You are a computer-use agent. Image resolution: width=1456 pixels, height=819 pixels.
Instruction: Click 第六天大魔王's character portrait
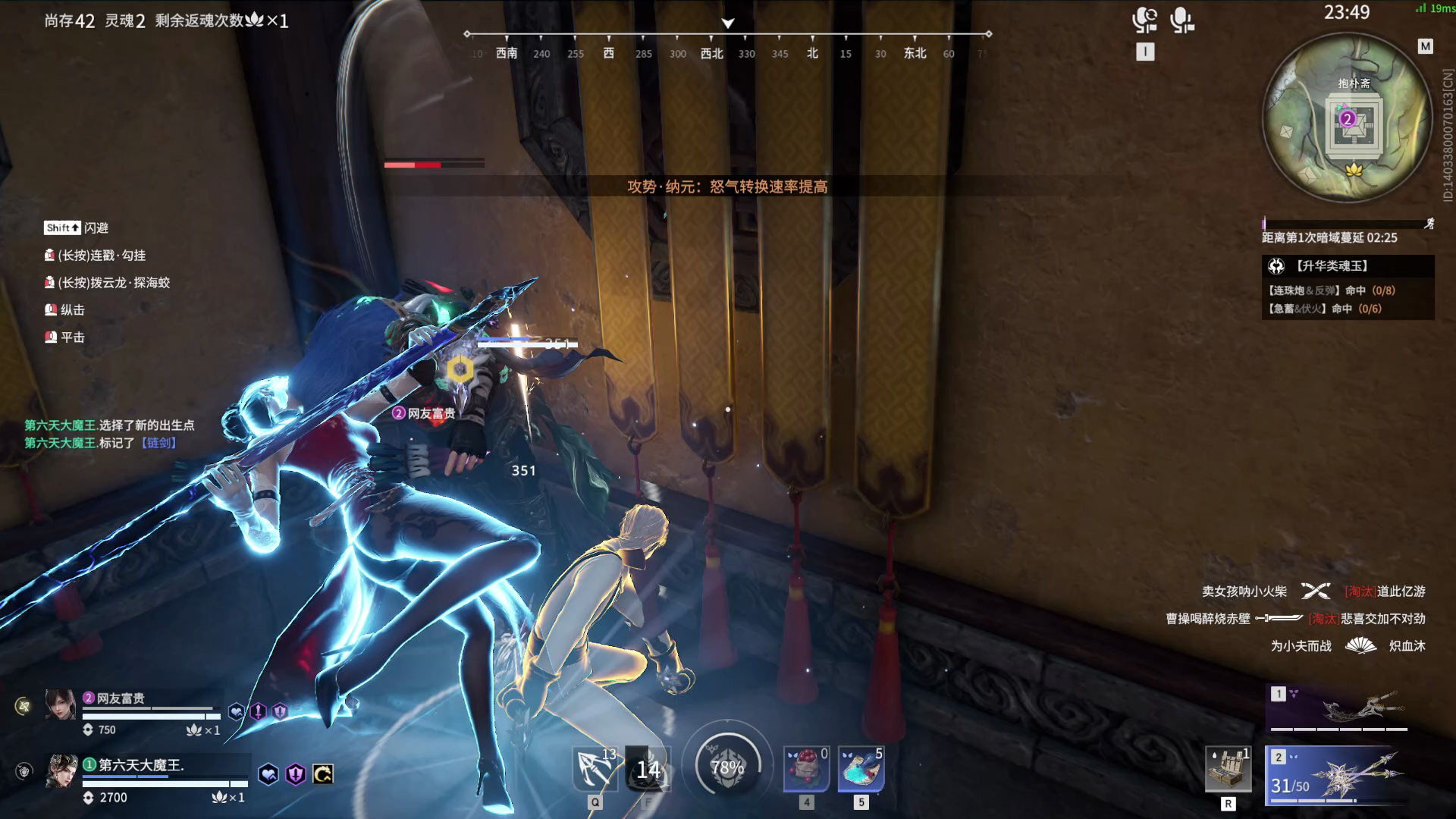pos(61,771)
